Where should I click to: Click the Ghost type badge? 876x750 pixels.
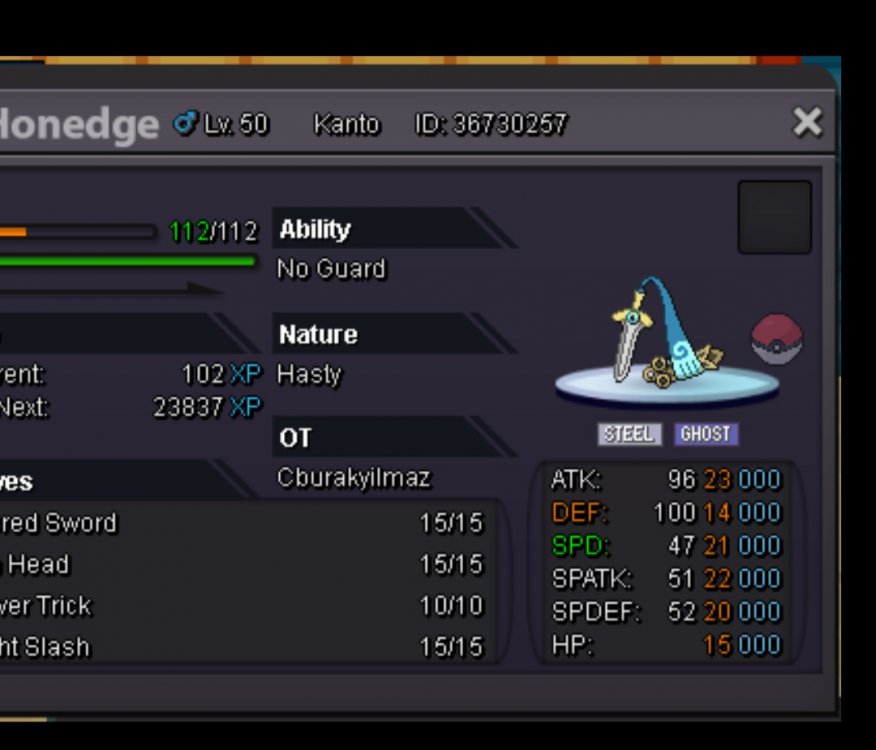pos(705,434)
